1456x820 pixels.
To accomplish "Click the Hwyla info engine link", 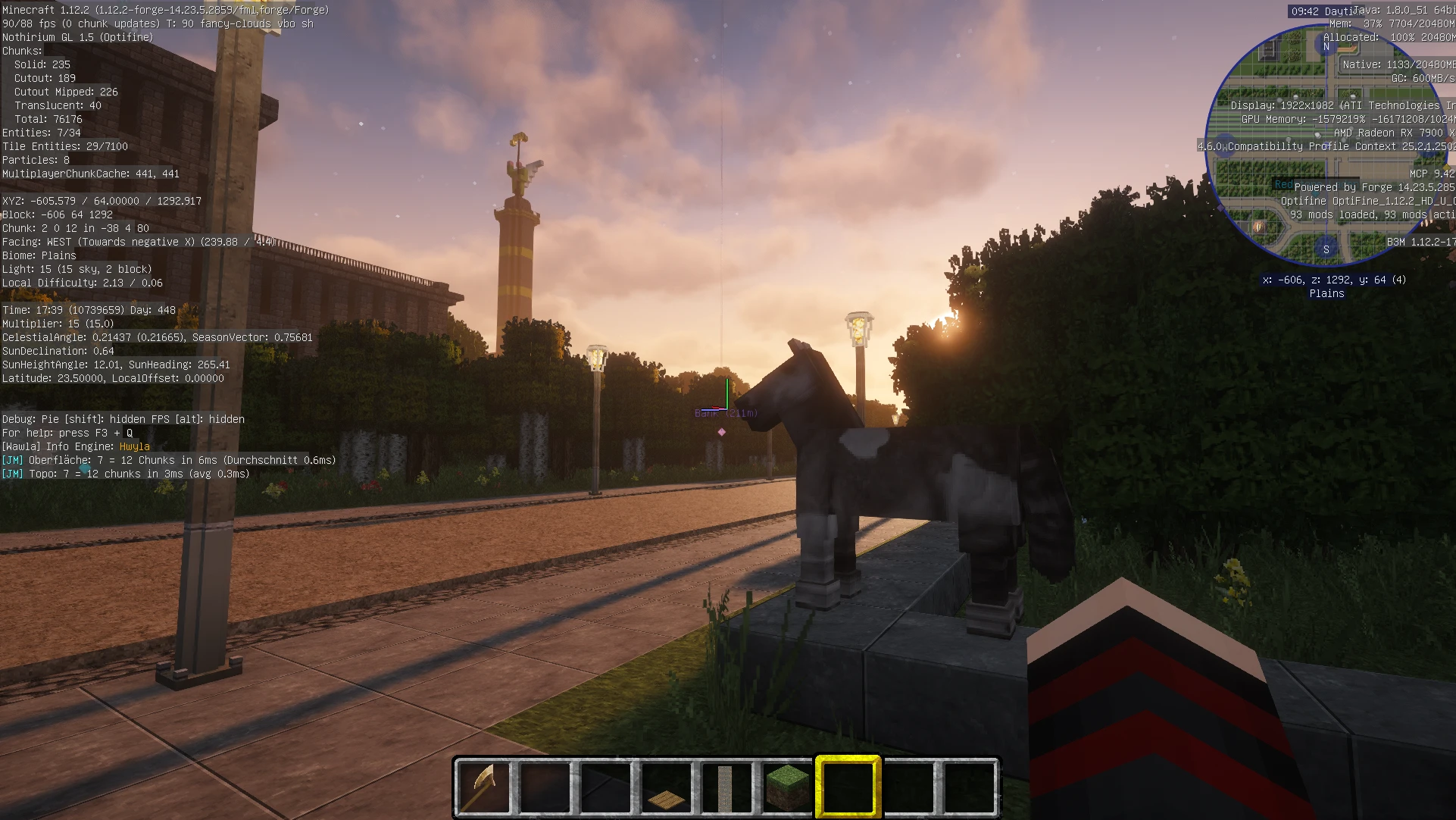I will tap(135, 446).
